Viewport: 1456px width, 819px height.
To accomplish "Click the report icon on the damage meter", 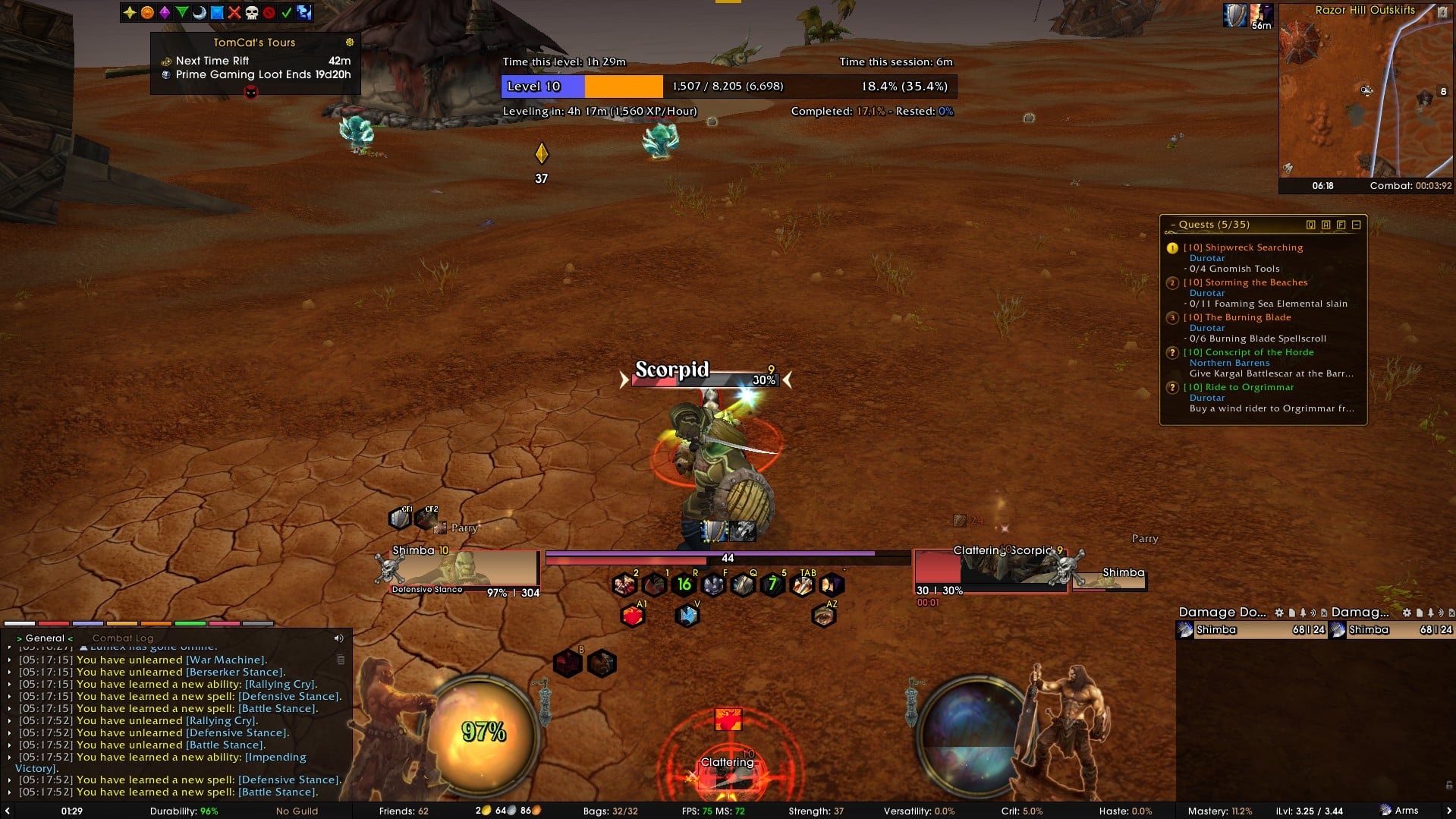I will coord(1292,613).
